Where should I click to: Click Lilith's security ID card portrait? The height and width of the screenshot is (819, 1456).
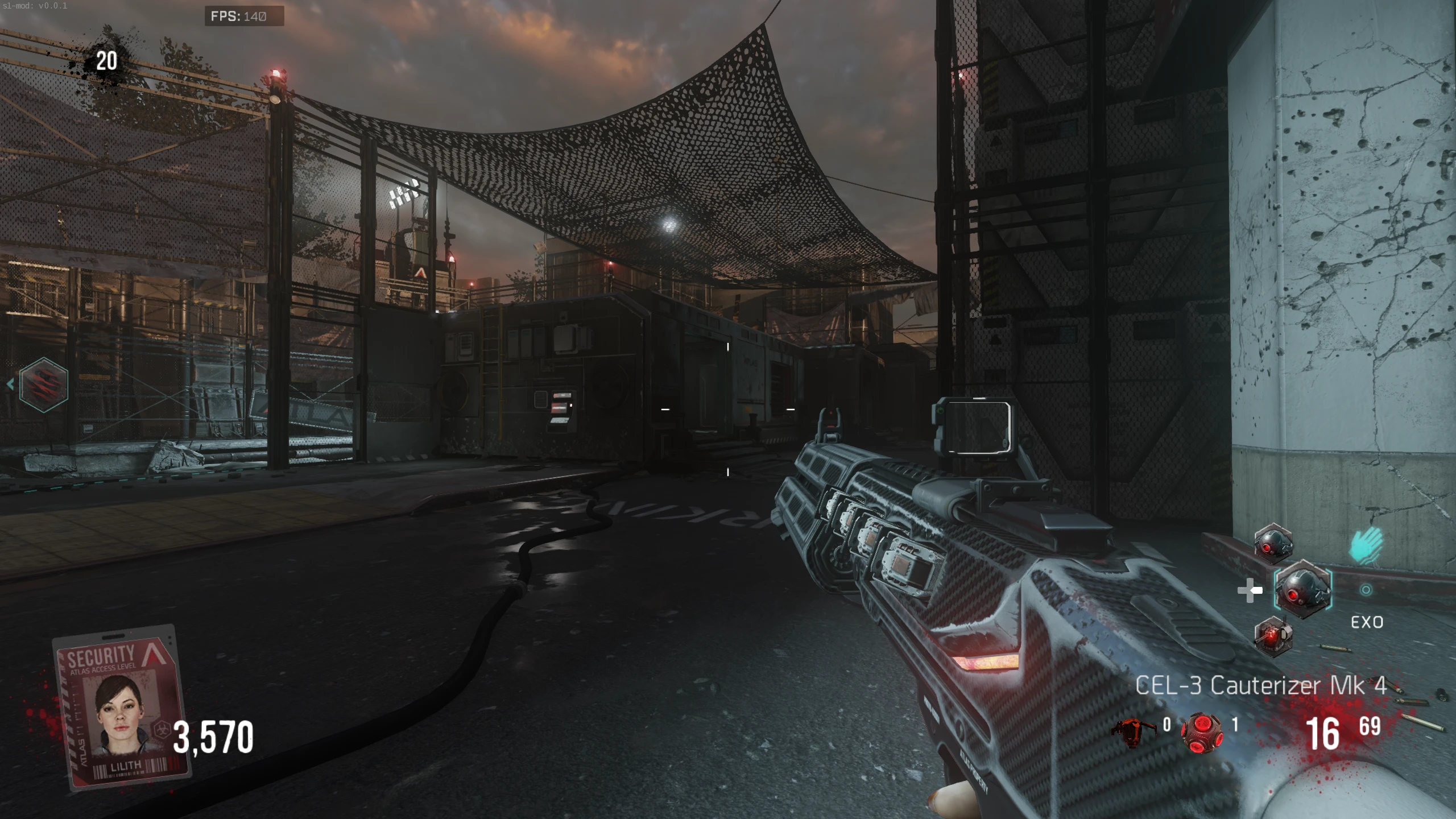(x=121, y=707)
